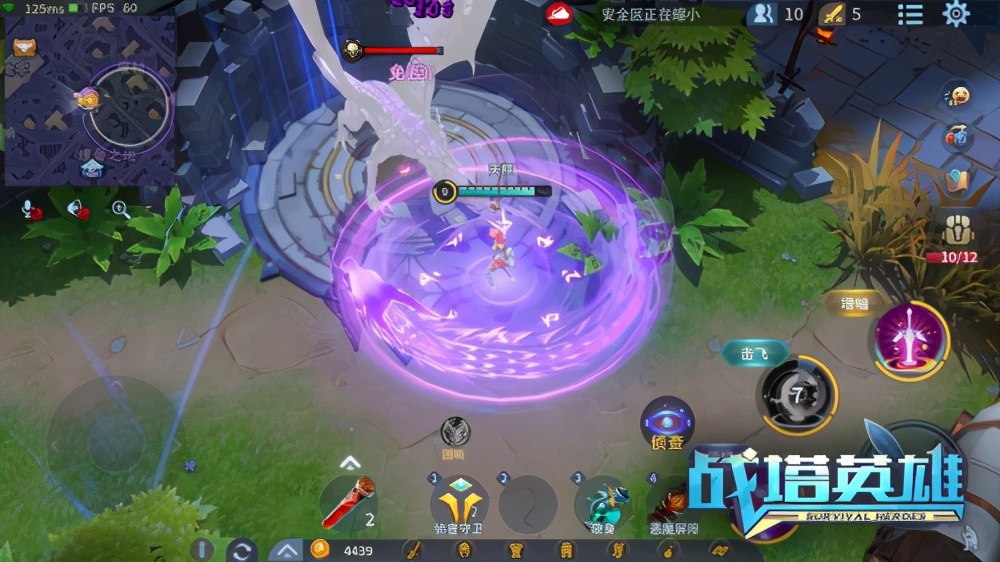Screen dimensions: 1000x562
Task: Open the map book icon
Action: click(x=958, y=181)
